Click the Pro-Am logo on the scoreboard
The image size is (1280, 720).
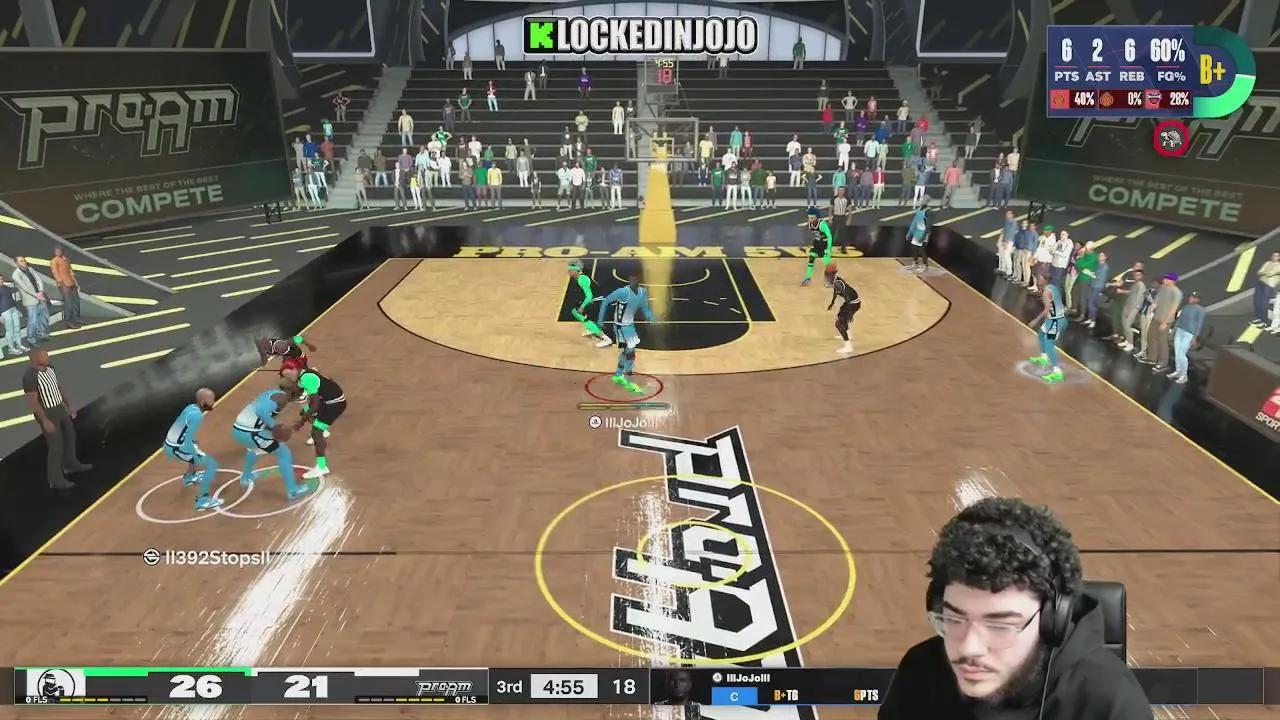[443, 688]
